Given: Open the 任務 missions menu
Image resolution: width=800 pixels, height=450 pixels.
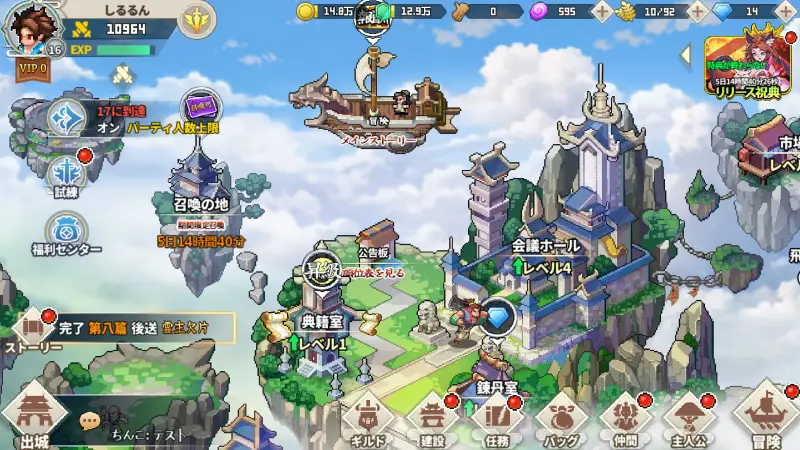Looking at the screenshot, I should pyautogui.click(x=496, y=422).
